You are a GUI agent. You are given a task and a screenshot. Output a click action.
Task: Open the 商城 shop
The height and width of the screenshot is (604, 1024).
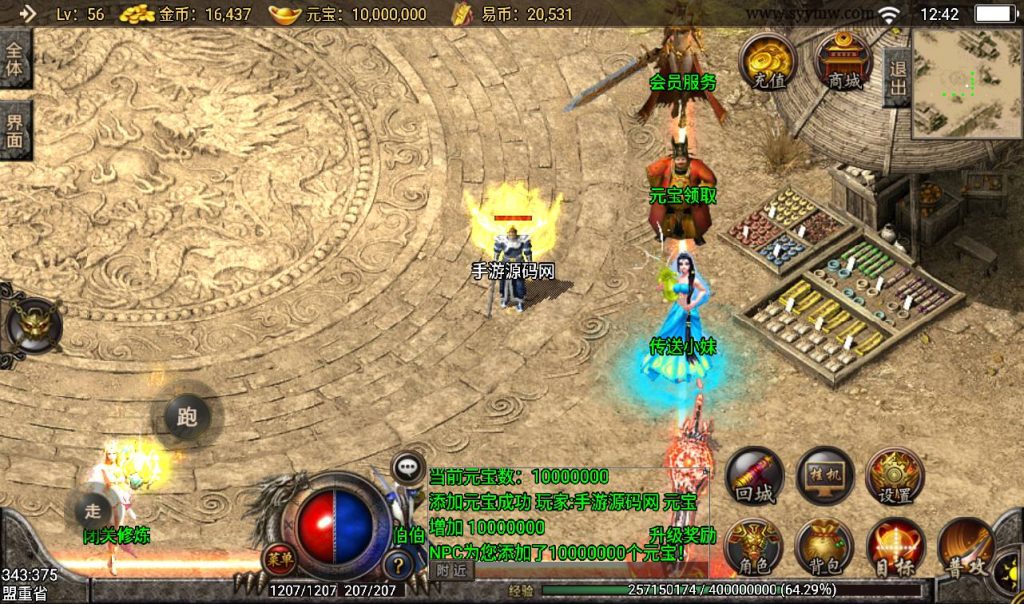pyautogui.click(x=845, y=62)
